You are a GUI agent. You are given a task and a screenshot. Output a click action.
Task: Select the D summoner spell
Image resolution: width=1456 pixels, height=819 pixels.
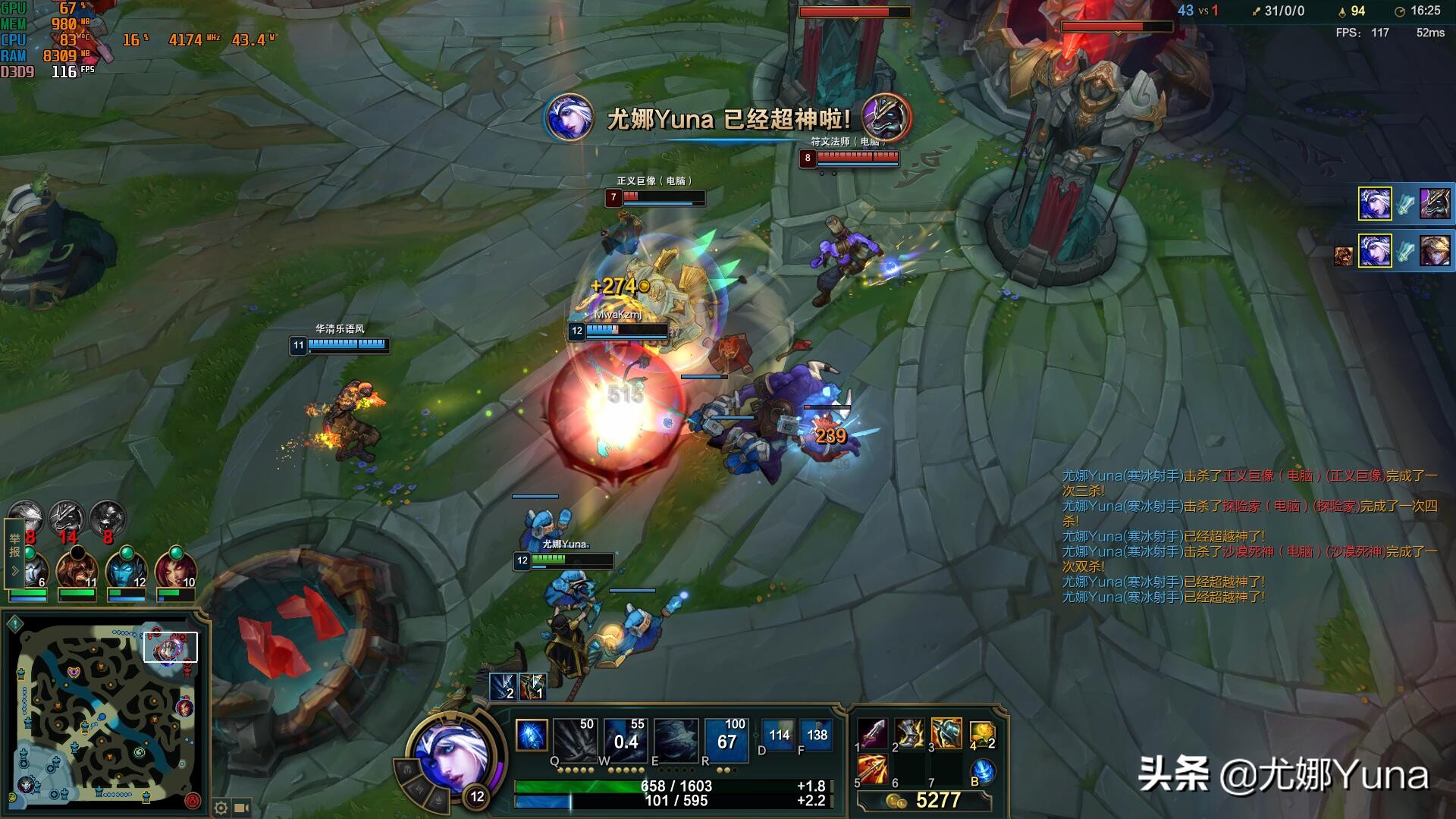[778, 735]
